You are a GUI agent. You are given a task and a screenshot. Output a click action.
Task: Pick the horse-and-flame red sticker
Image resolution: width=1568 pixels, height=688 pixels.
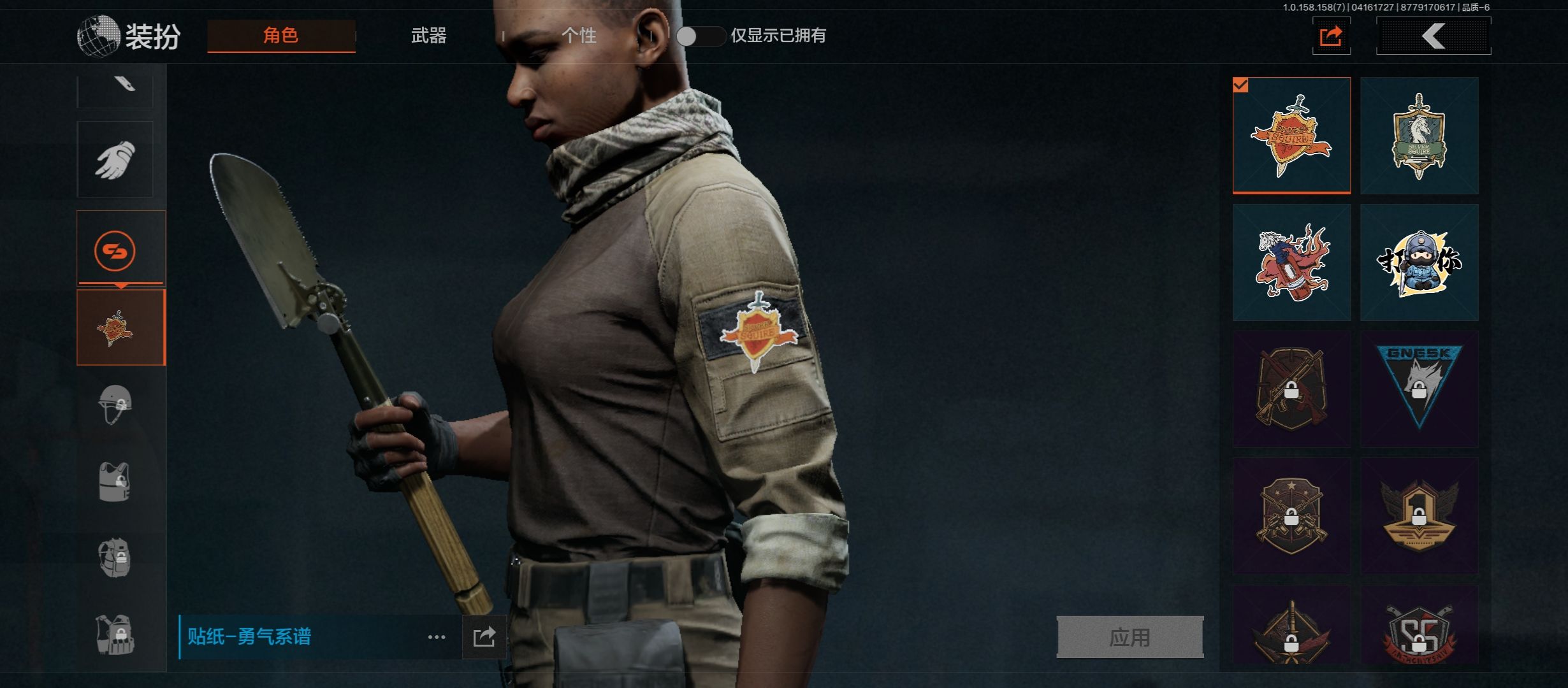1291,262
